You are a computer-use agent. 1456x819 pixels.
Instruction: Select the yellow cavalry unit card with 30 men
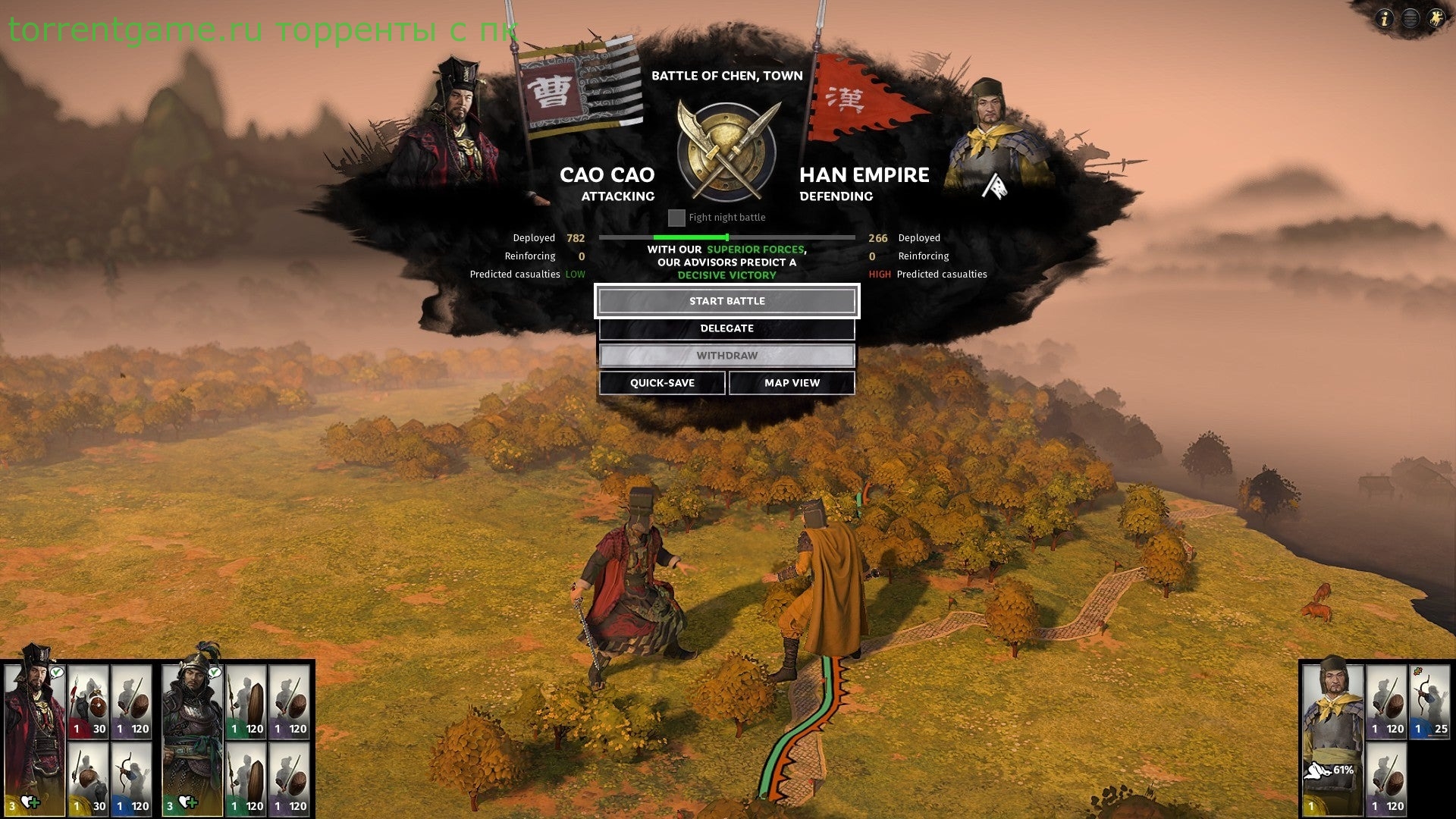click(x=89, y=779)
